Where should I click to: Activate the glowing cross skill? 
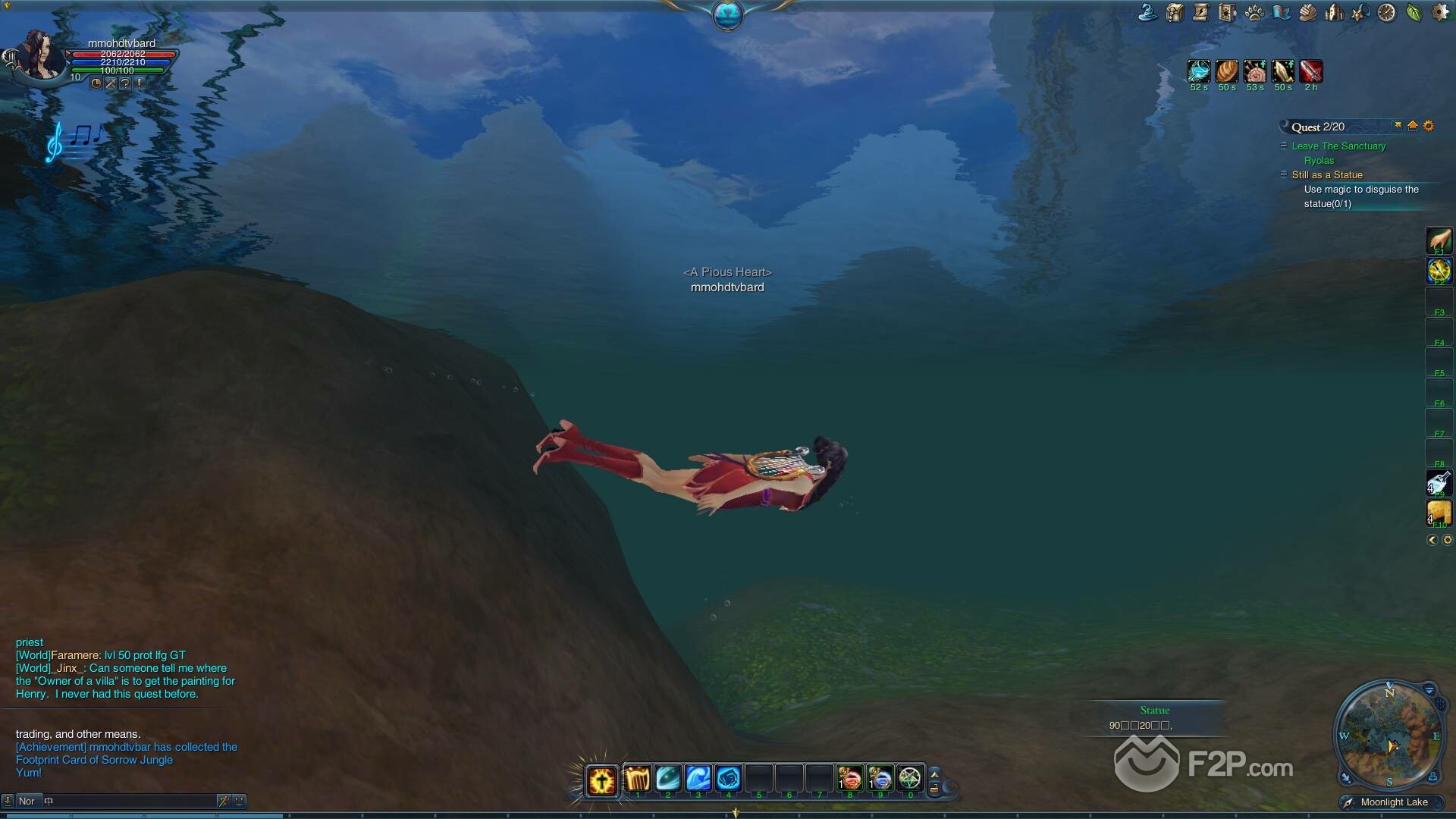602,780
